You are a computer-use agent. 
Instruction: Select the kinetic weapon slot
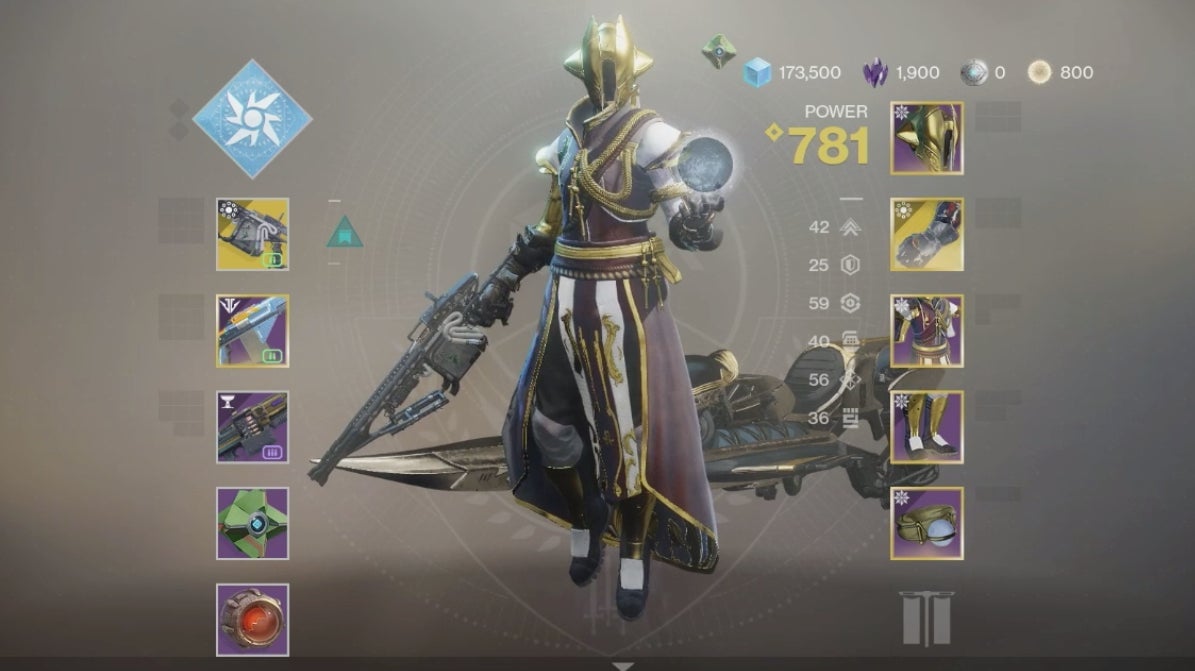(x=252, y=234)
